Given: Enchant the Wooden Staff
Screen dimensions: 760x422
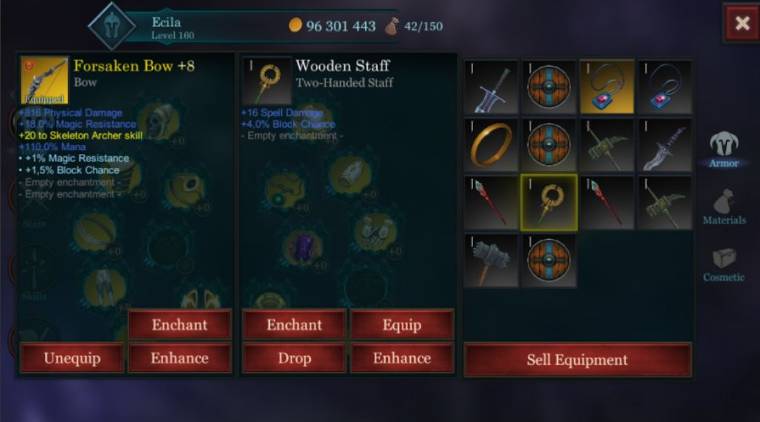Looking at the screenshot, I should point(294,325).
